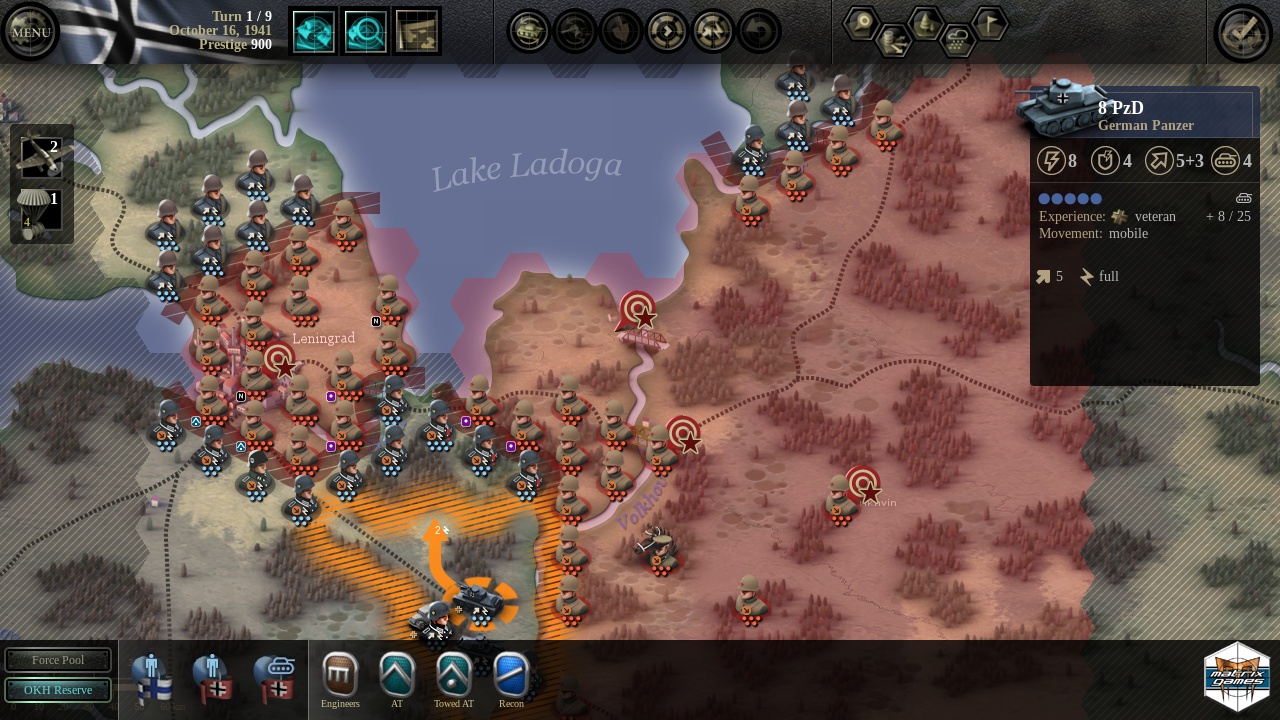The width and height of the screenshot is (1280, 720).
Task: Select the German tank reserve icon
Action: (272, 677)
